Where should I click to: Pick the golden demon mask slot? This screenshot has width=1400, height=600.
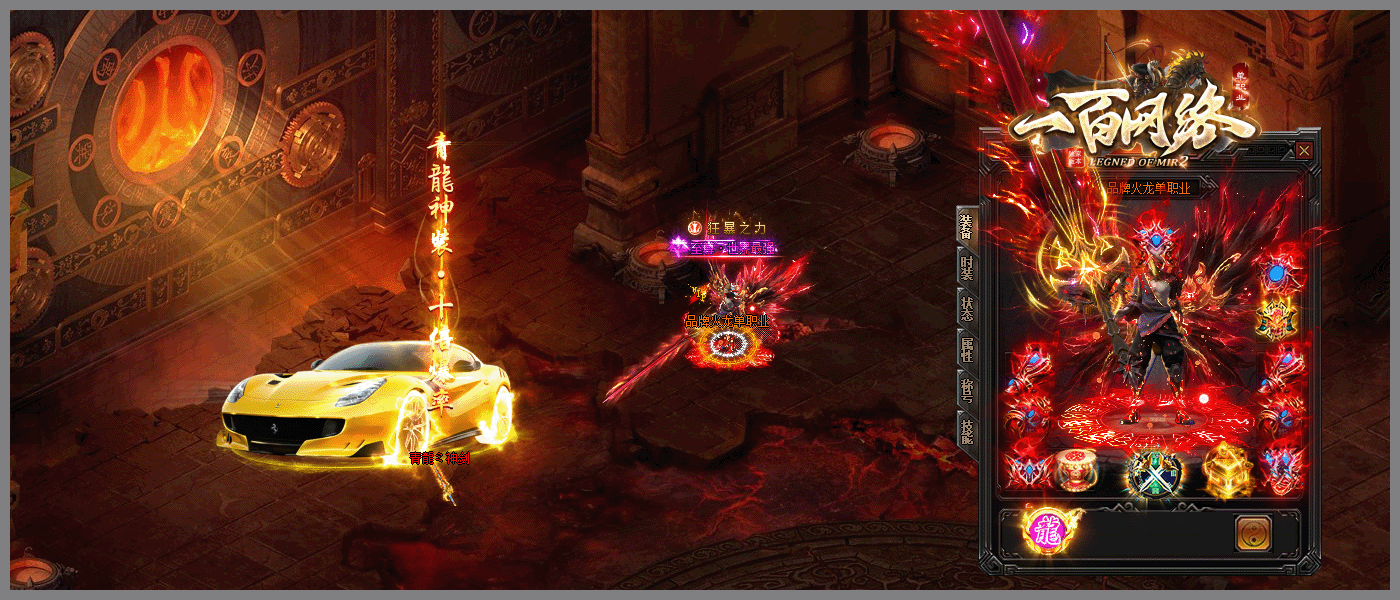[1277, 320]
